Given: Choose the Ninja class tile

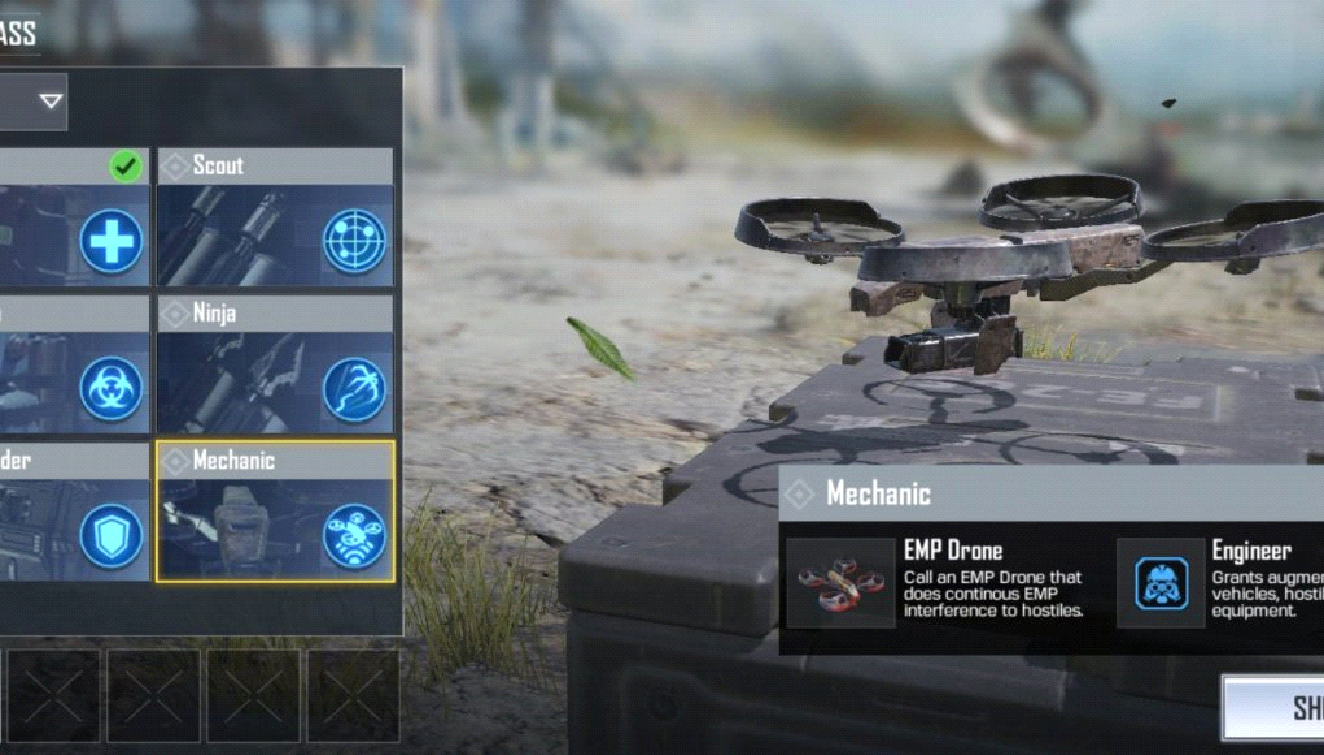Looking at the screenshot, I should (275, 365).
